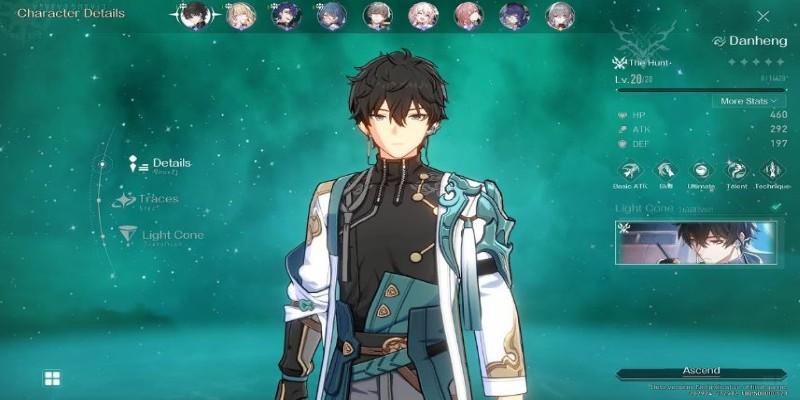The image size is (800, 400).
Task: Select Dan Heng's portrait in the character row
Action: (194, 16)
